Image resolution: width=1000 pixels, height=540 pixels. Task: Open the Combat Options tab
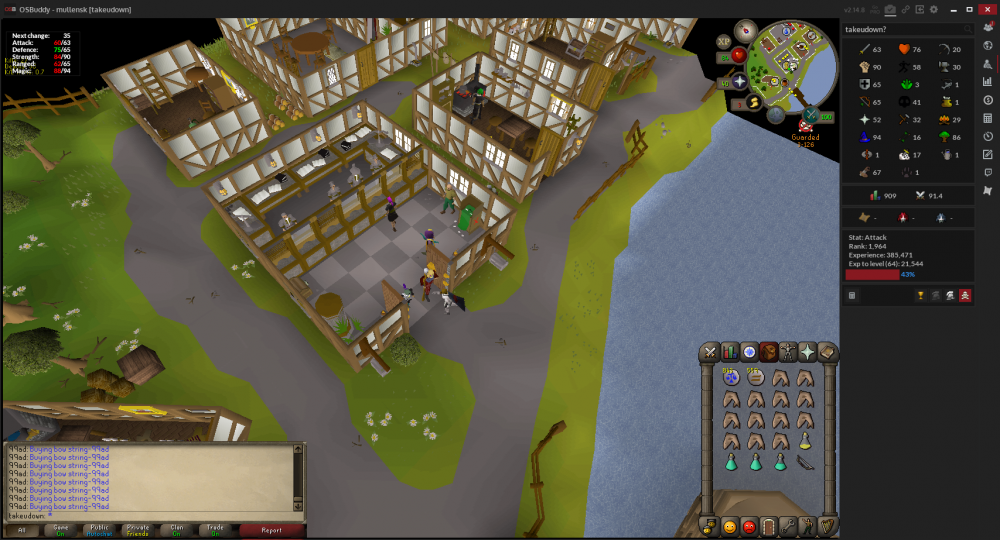coord(710,352)
